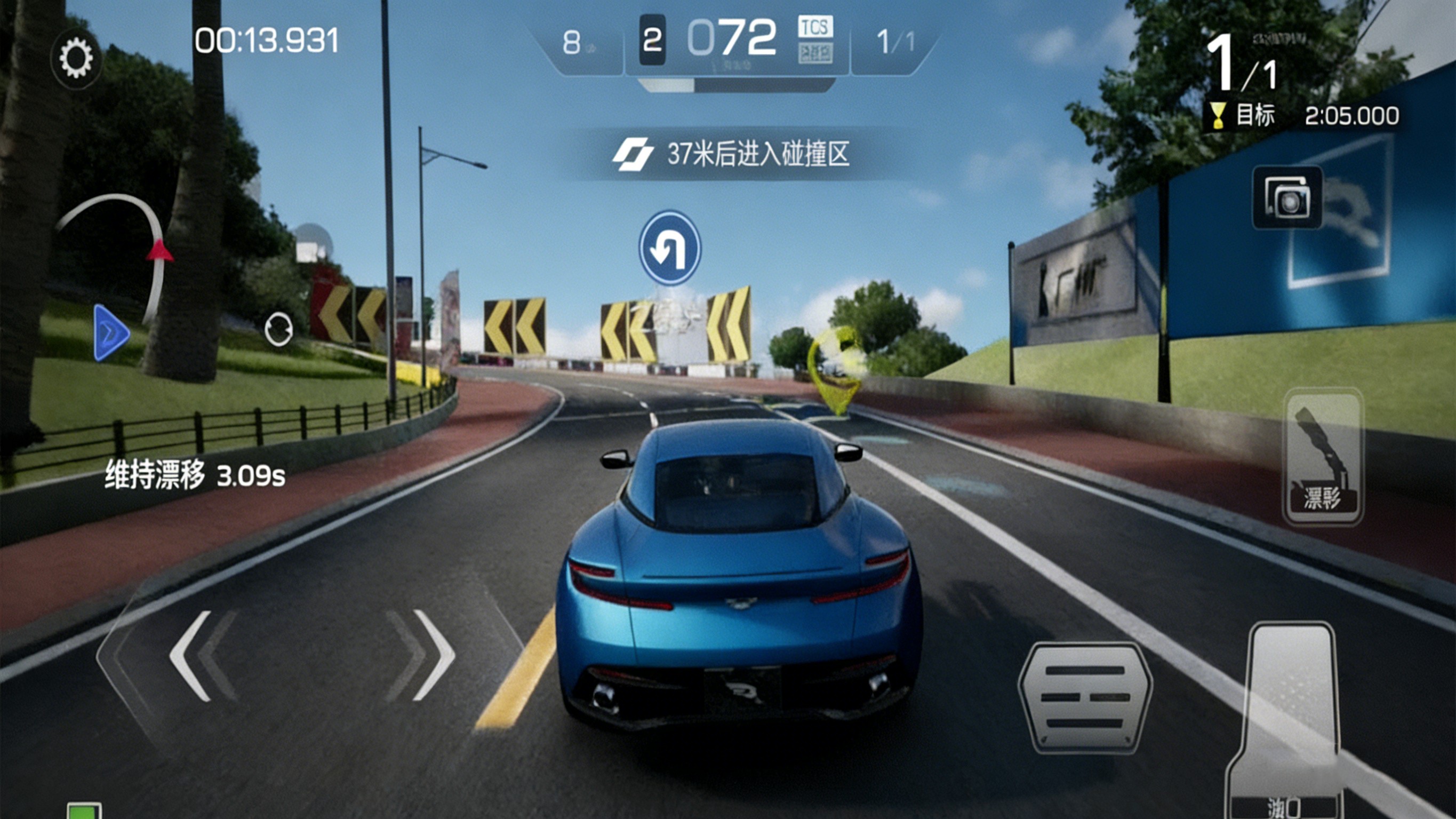
Task: Switch the camera view
Action: tap(1287, 197)
